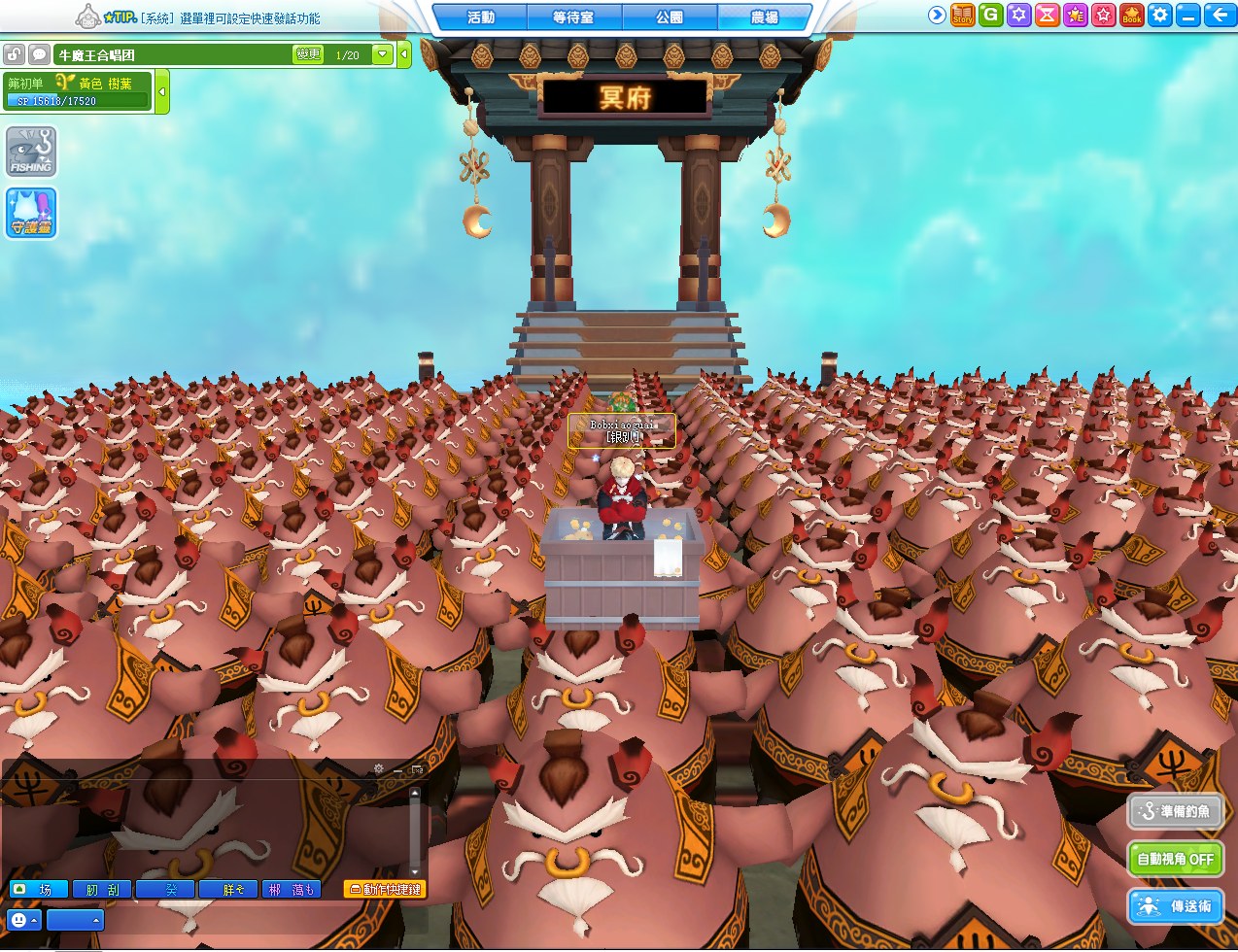Open the red Book icon
Image resolution: width=1238 pixels, height=952 pixels.
[x=1132, y=15]
